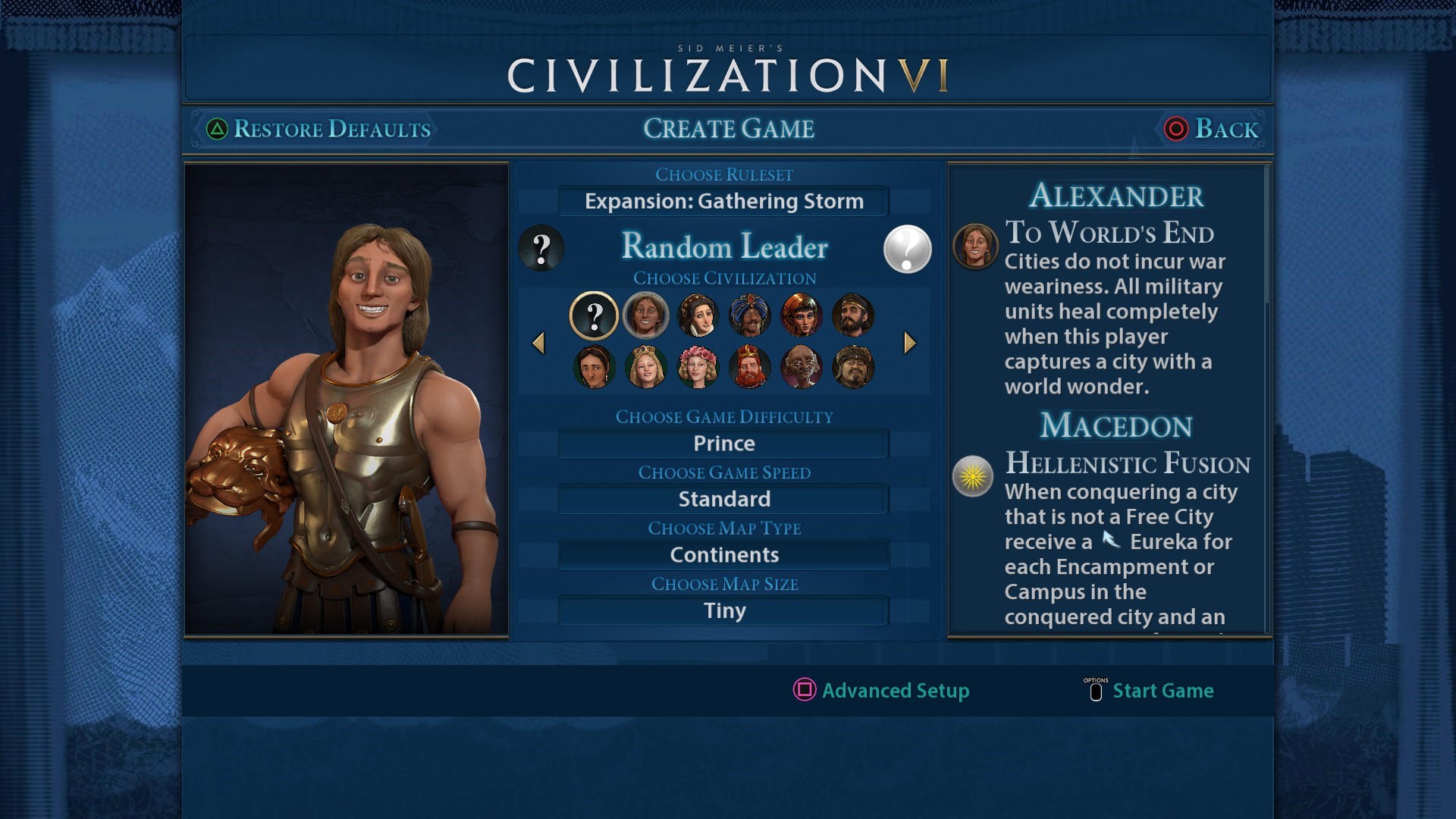
Task: Select Alexander's leader portrait
Action: (645, 316)
